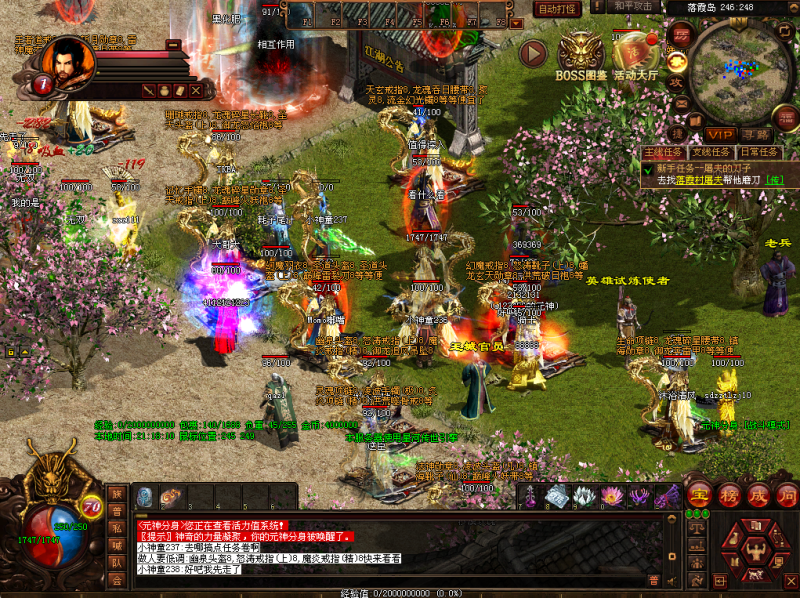Open the VIP button
This screenshot has height=598, width=800.
(720, 134)
